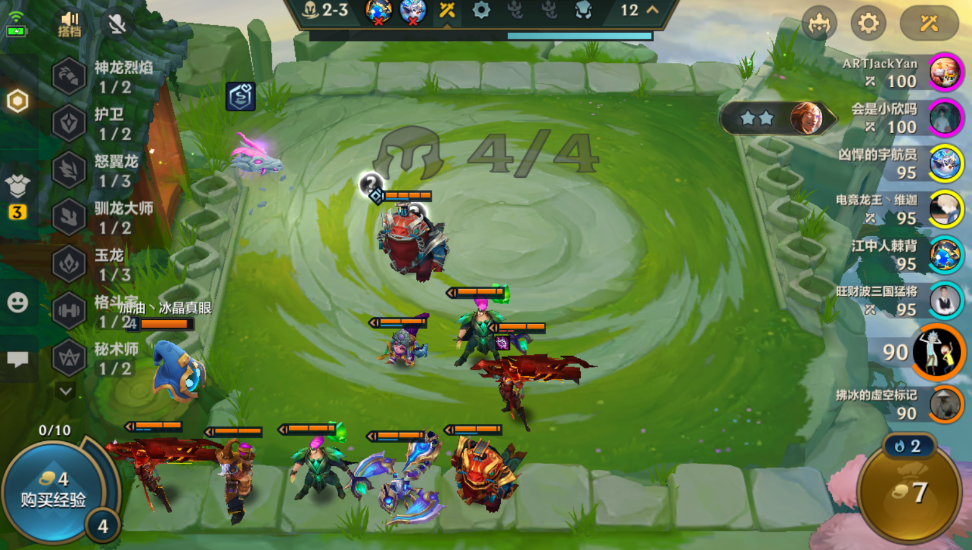The image size is (972, 550).
Task: Select the two-star champion banner
Action: coord(778,118)
